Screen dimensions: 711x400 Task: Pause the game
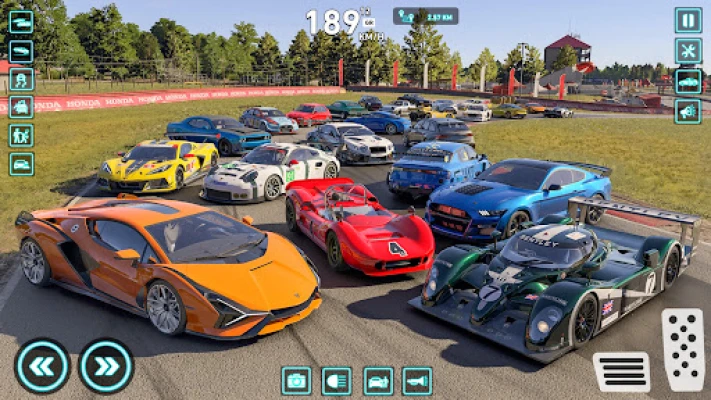[688, 20]
